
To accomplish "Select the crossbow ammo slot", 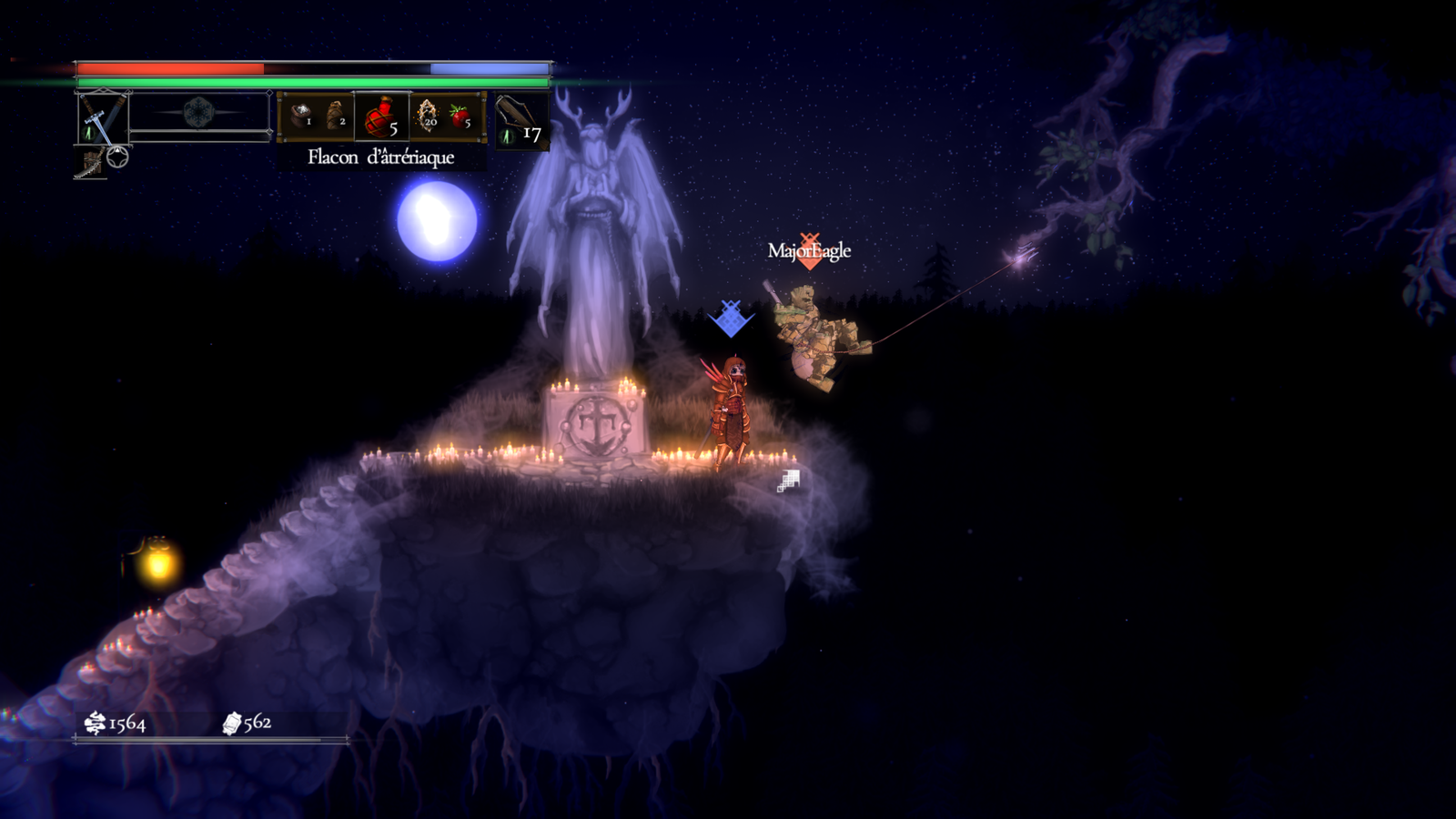I will click(x=521, y=122).
